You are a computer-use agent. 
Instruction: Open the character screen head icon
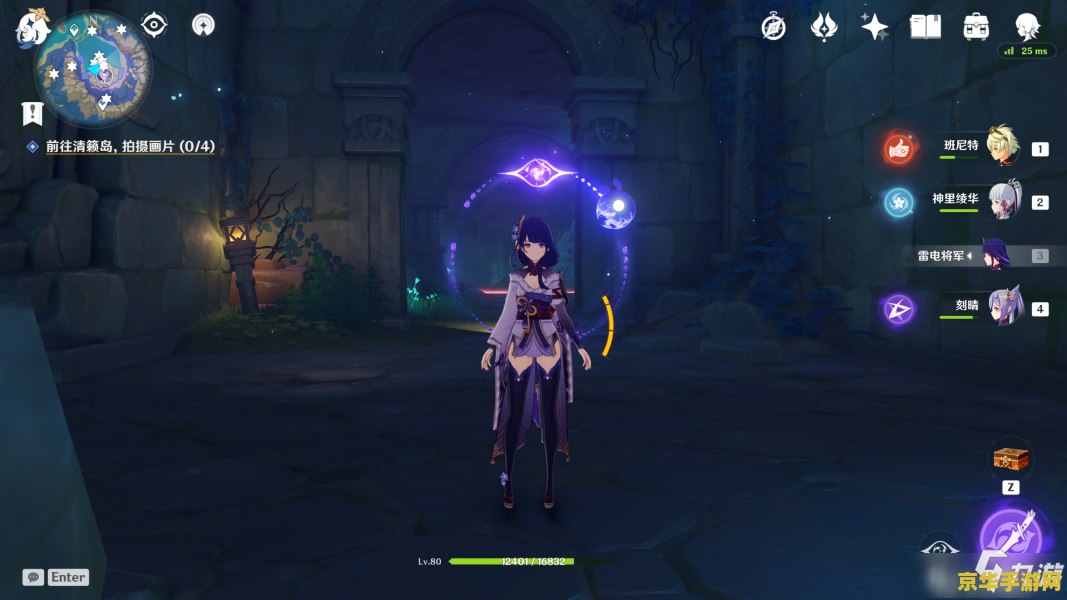[x=1027, y=27]
